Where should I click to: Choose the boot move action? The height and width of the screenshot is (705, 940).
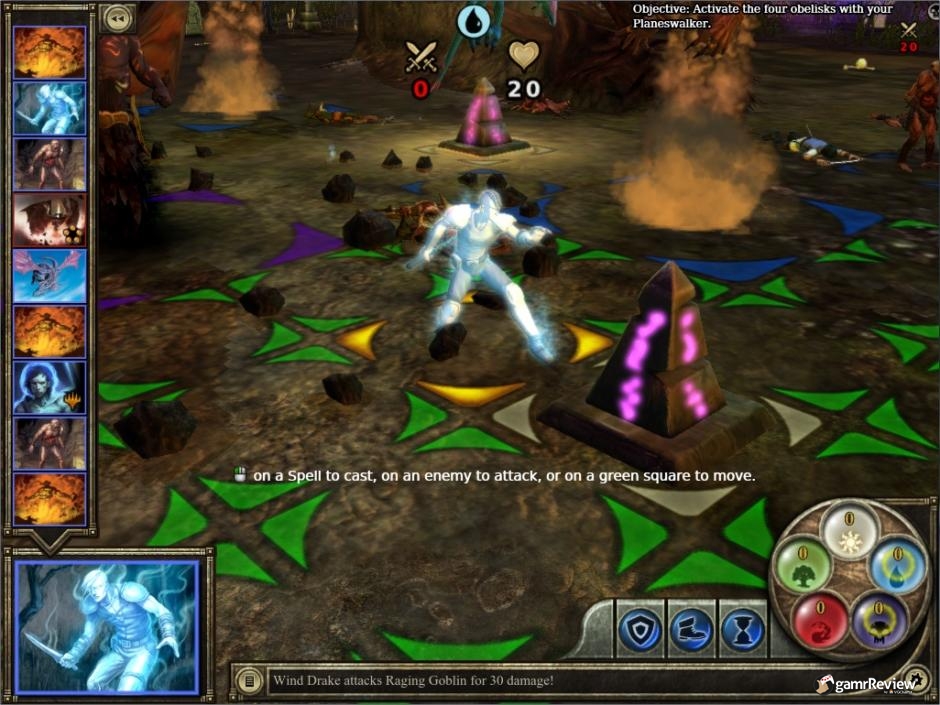pos(691,630)
